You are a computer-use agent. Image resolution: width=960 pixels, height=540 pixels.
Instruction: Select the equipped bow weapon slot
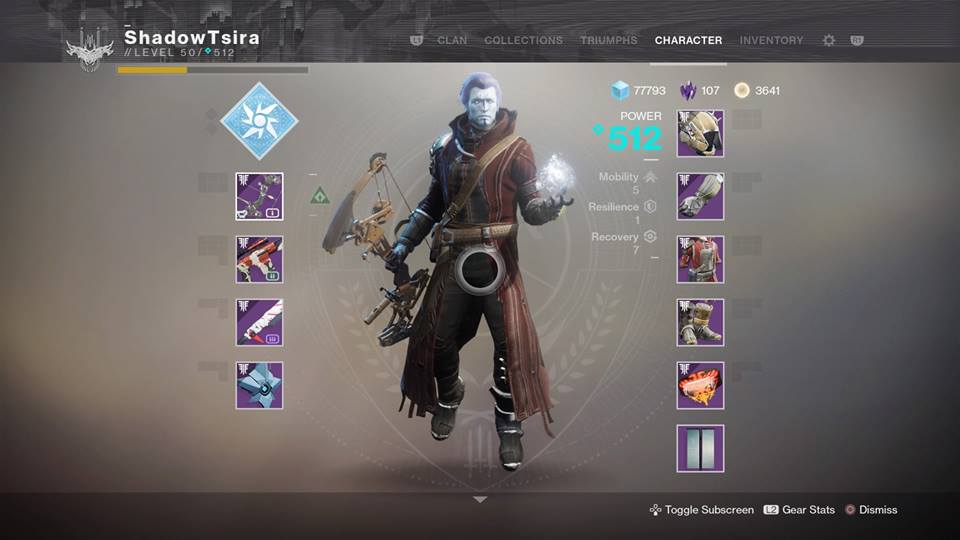[259, 196]
